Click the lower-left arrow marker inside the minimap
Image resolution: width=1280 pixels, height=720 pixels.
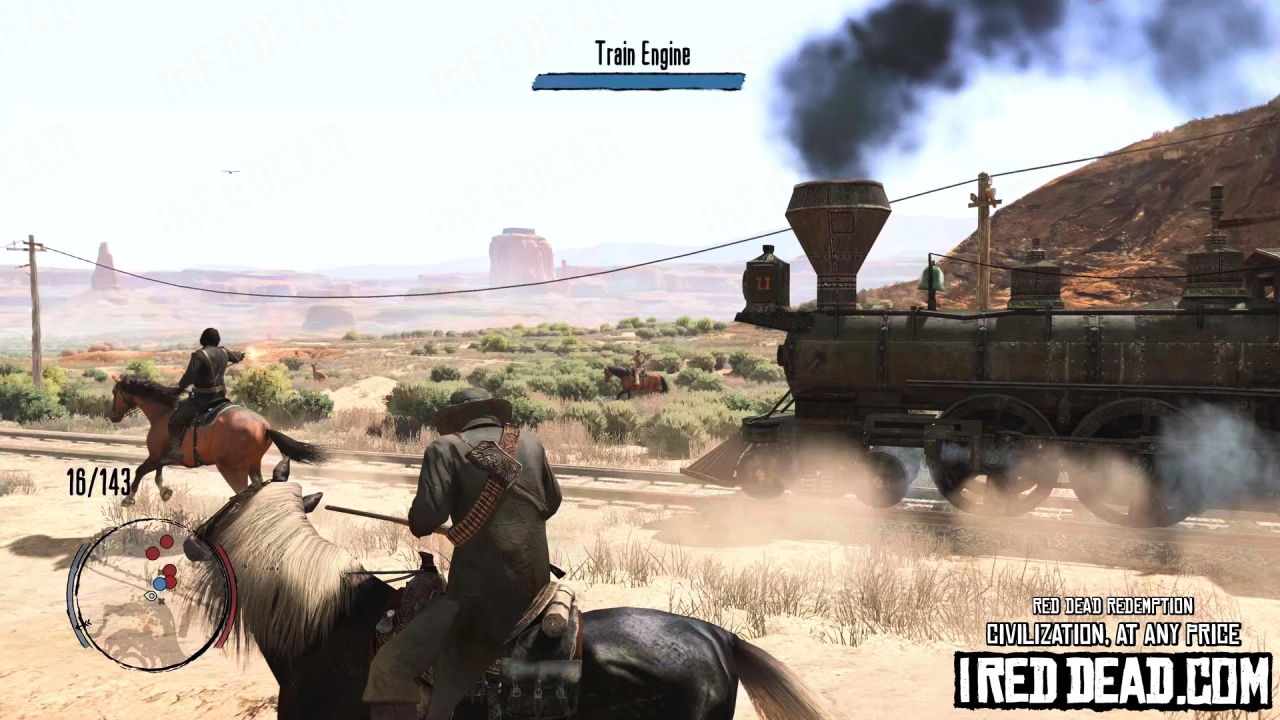83,624
